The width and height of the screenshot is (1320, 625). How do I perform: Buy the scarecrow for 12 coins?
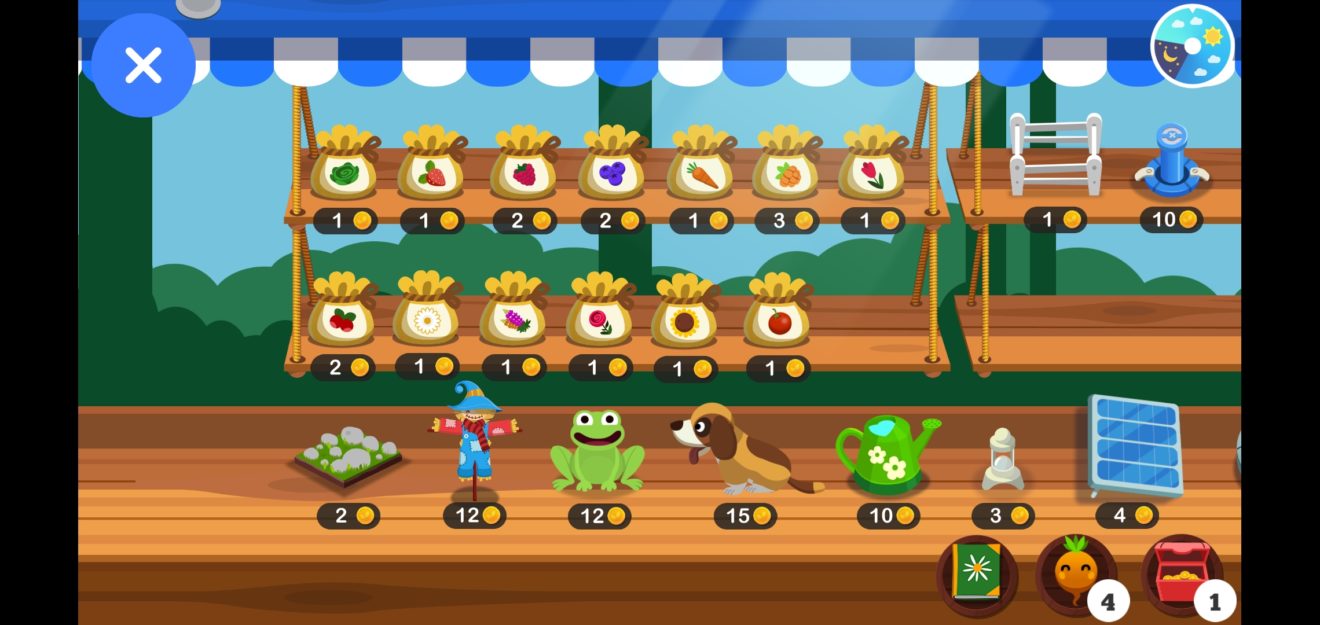click(474, 442)
